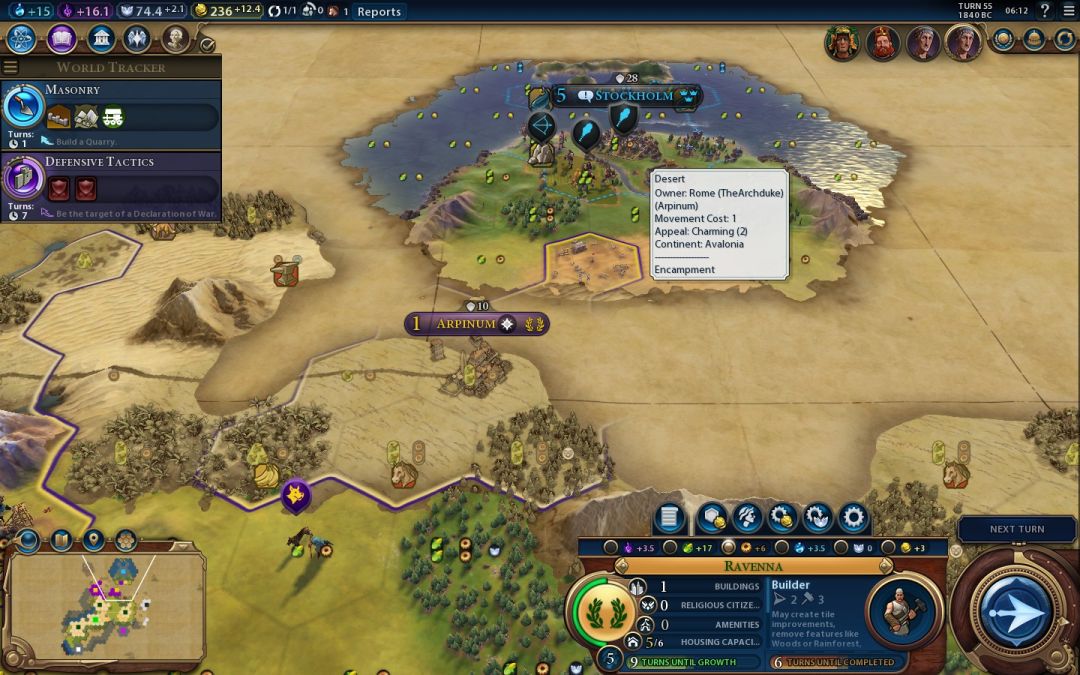This screenshot has width=1080, height=675.
Task: Open the Civilopedia question mark help
Action: tap(1044, 11)
